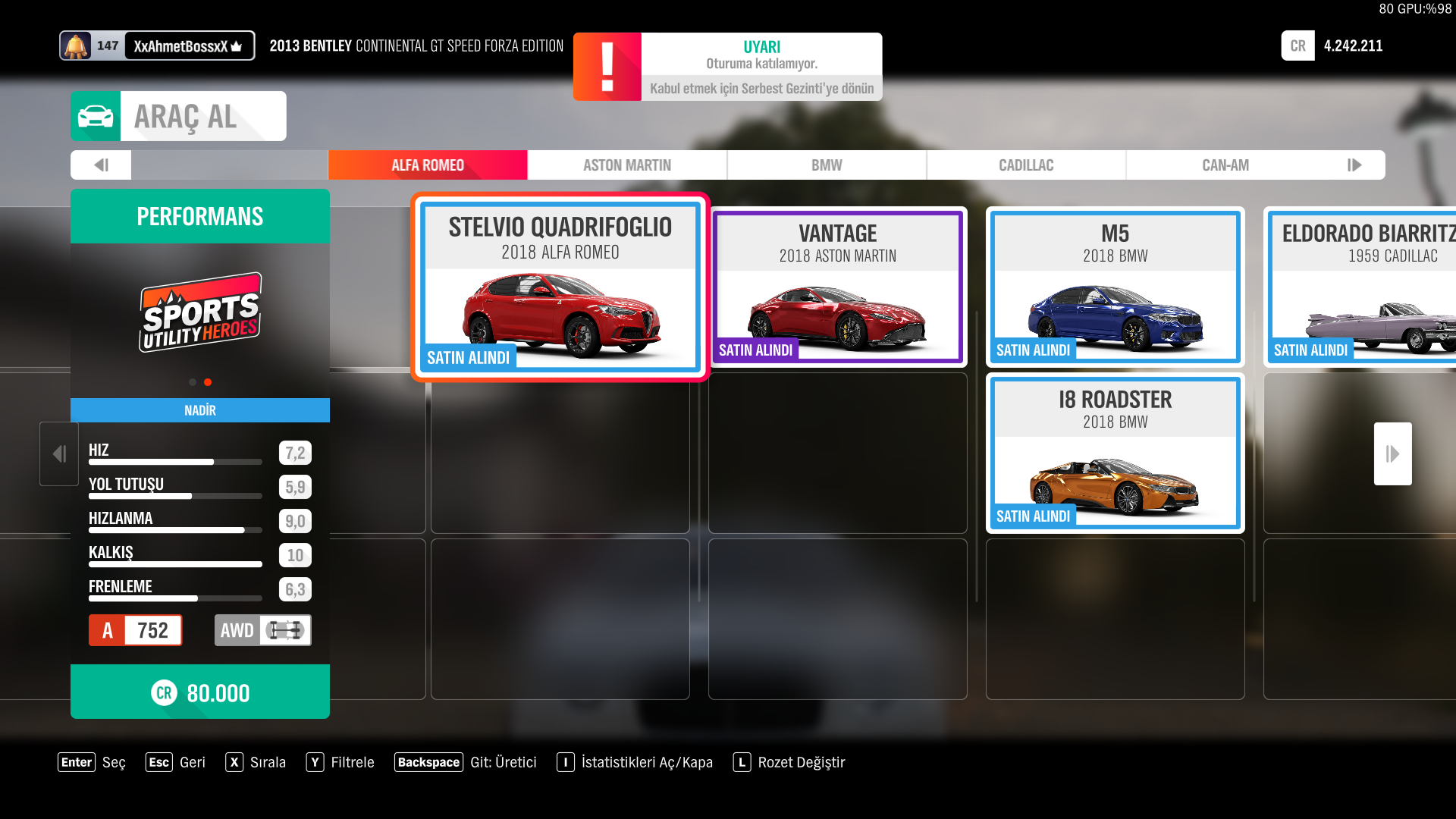1456x819 pixels.
Task: Switch to the BMW manufacturer tab
Action: 826,165
